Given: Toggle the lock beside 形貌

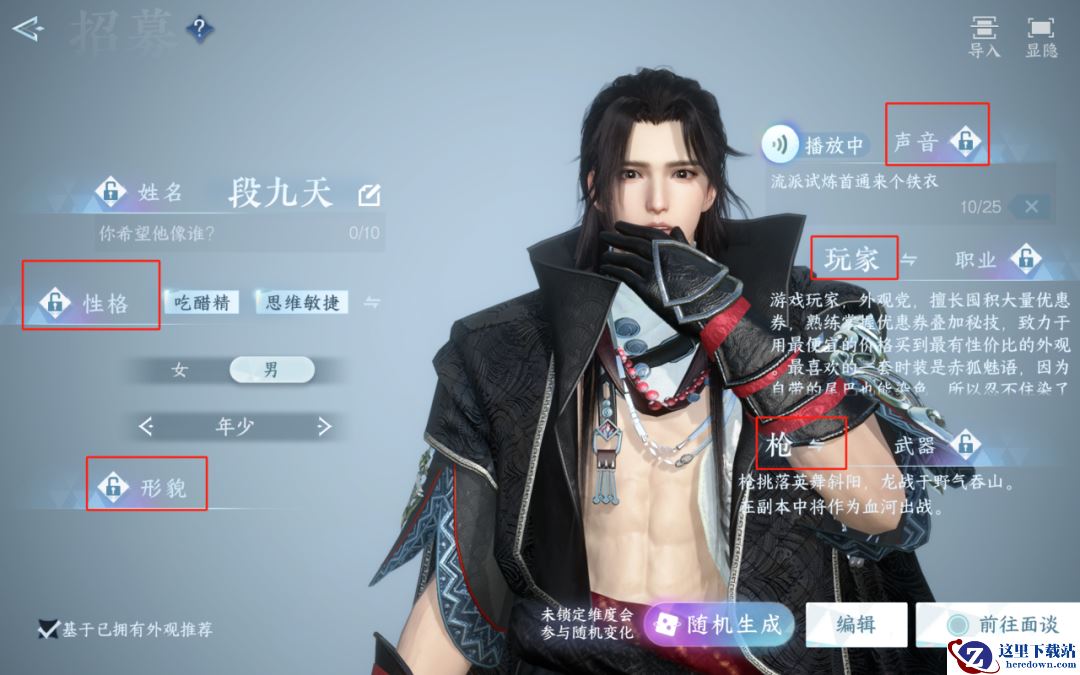Looking at the screenshot, I should 113,488.
